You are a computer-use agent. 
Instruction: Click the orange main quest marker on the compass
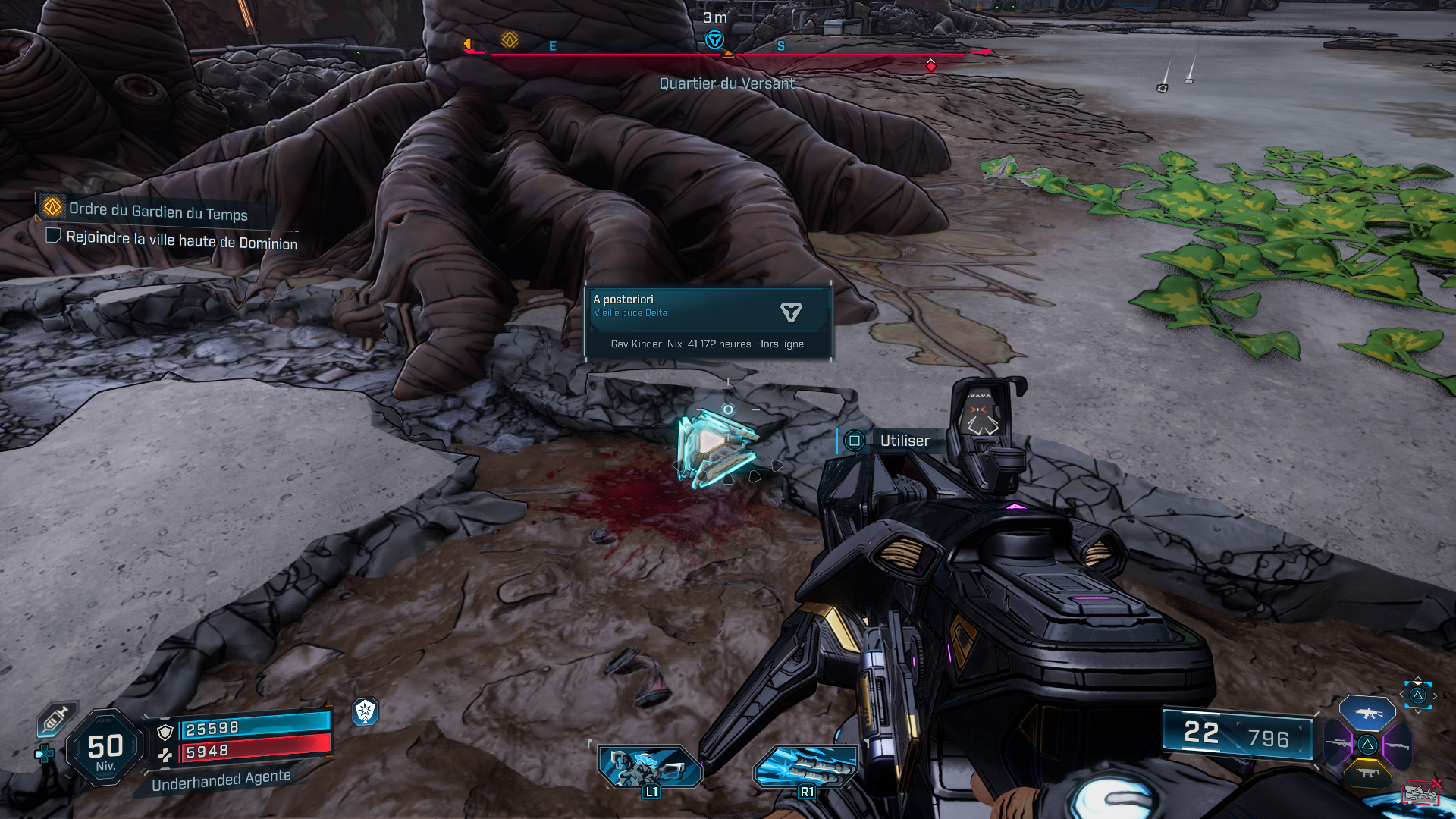510,39
